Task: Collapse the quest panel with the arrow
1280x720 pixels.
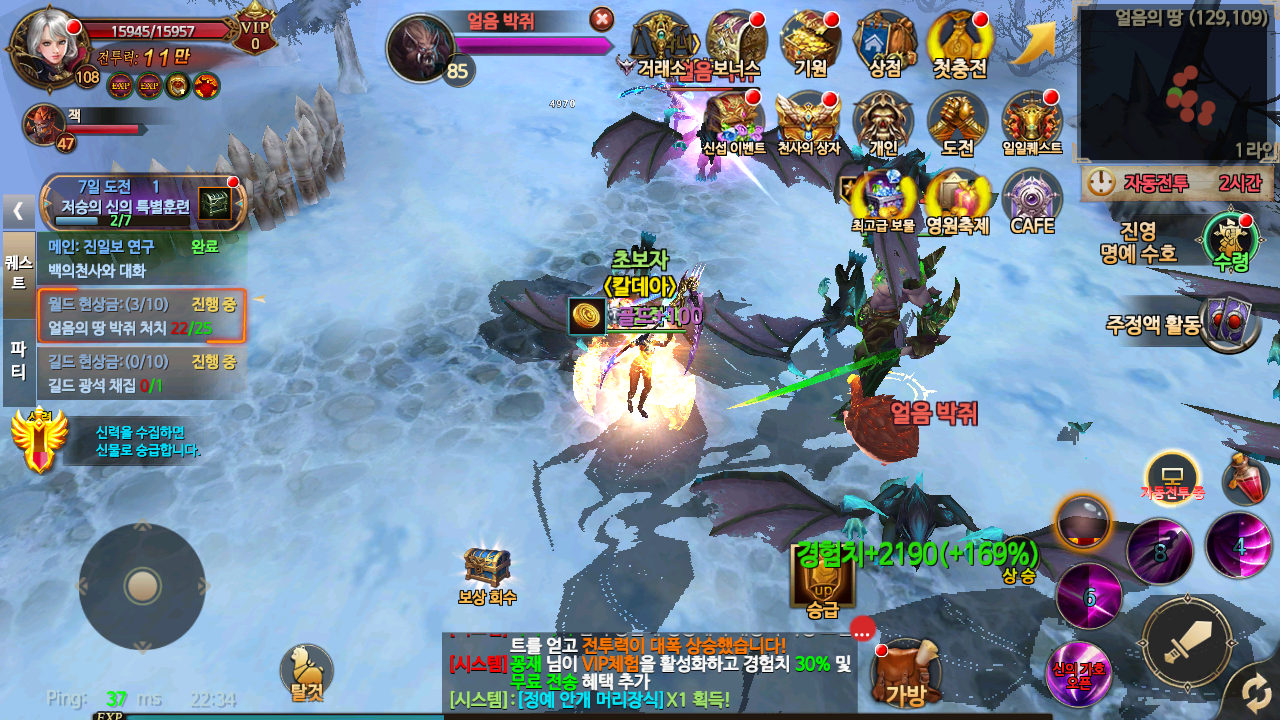Action: 18,211
